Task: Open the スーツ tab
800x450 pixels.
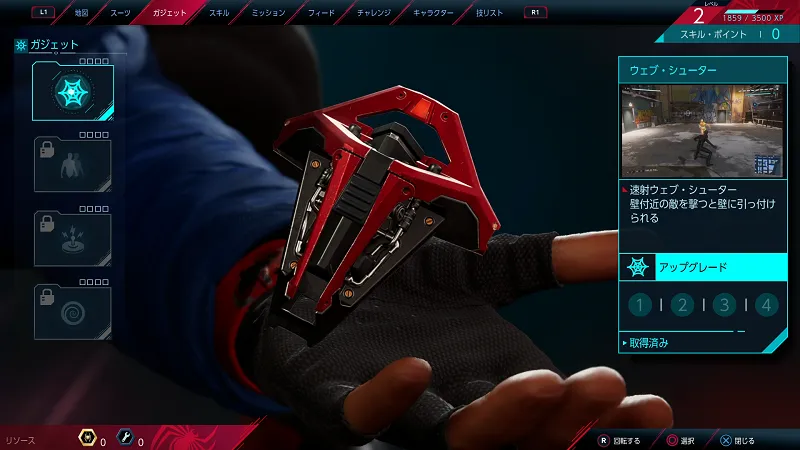Action: pyautogui.click(x=120, y=13)
